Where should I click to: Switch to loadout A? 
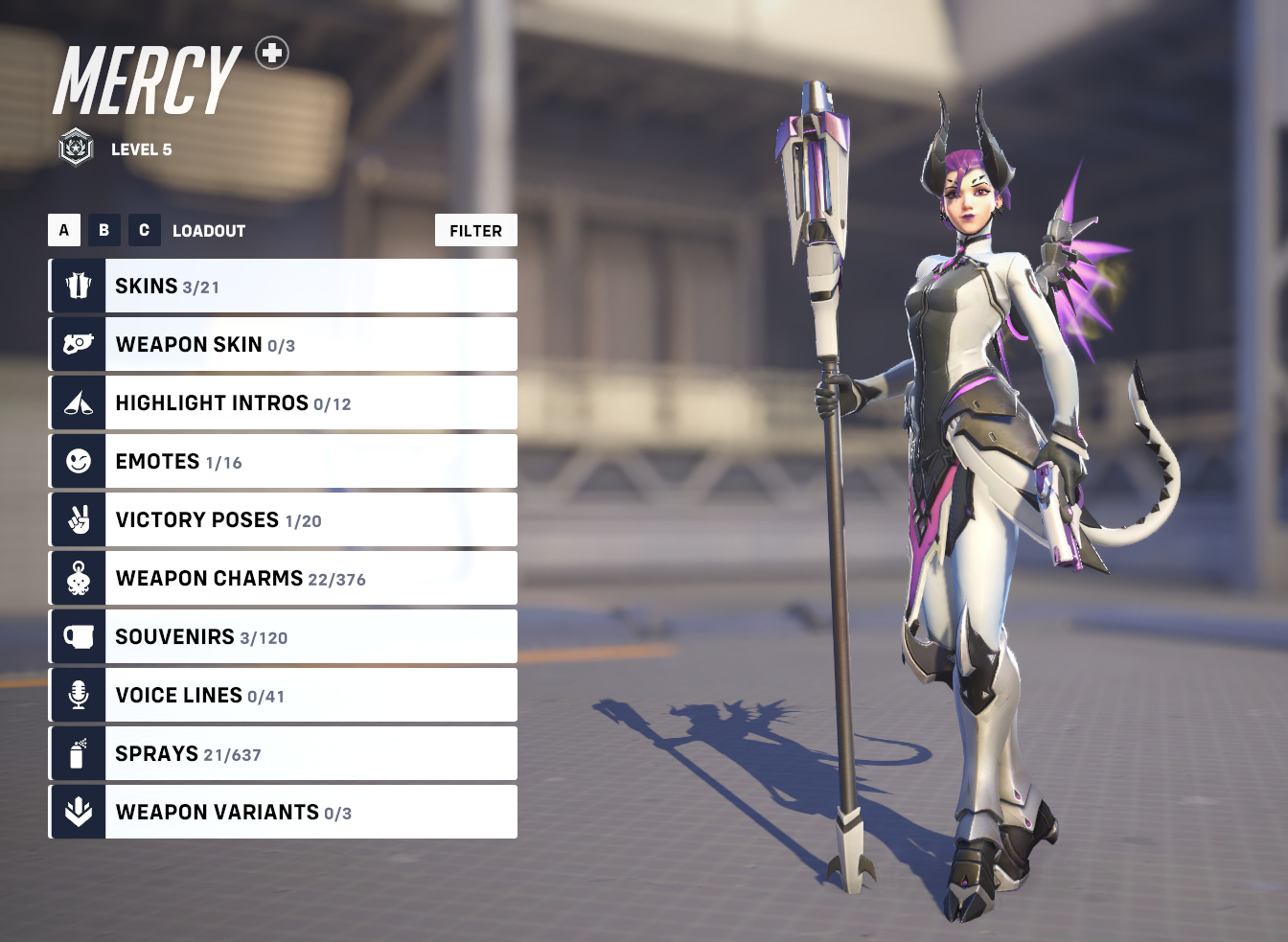coord(64,230)
